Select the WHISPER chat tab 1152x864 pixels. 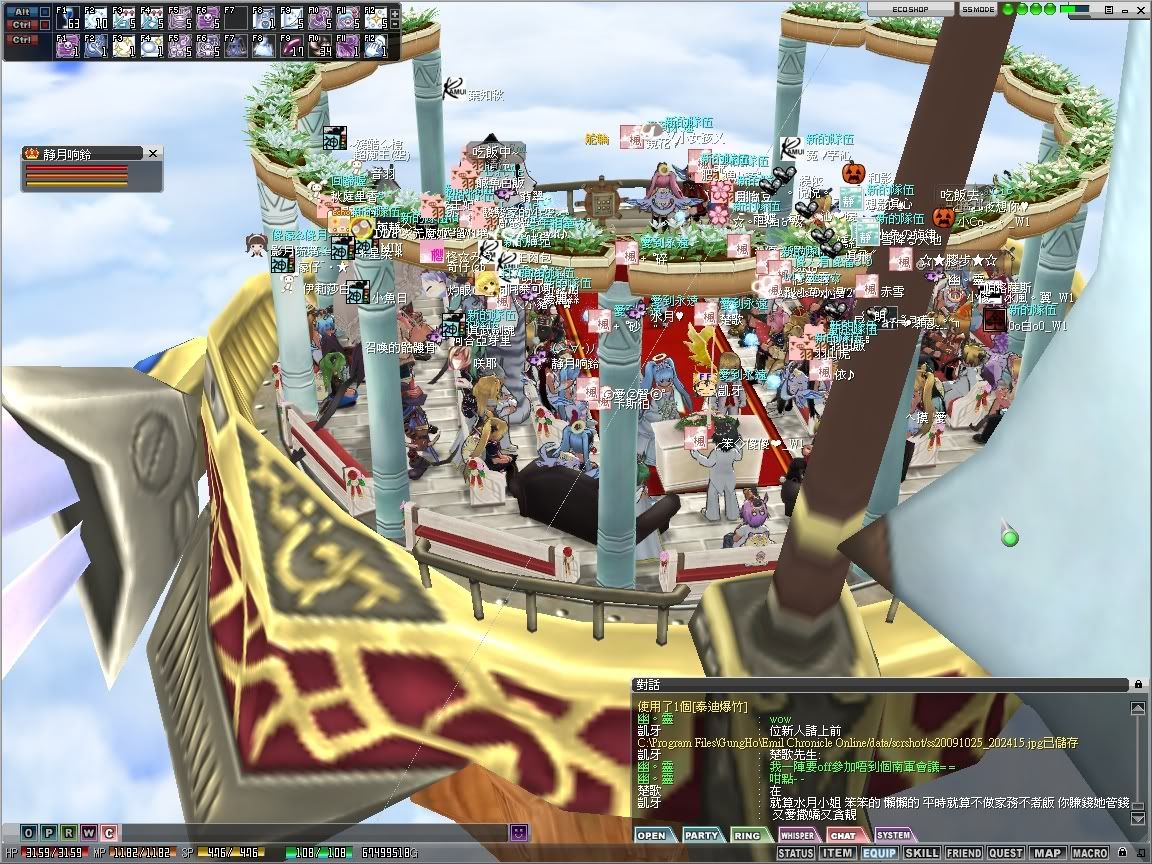797,835
